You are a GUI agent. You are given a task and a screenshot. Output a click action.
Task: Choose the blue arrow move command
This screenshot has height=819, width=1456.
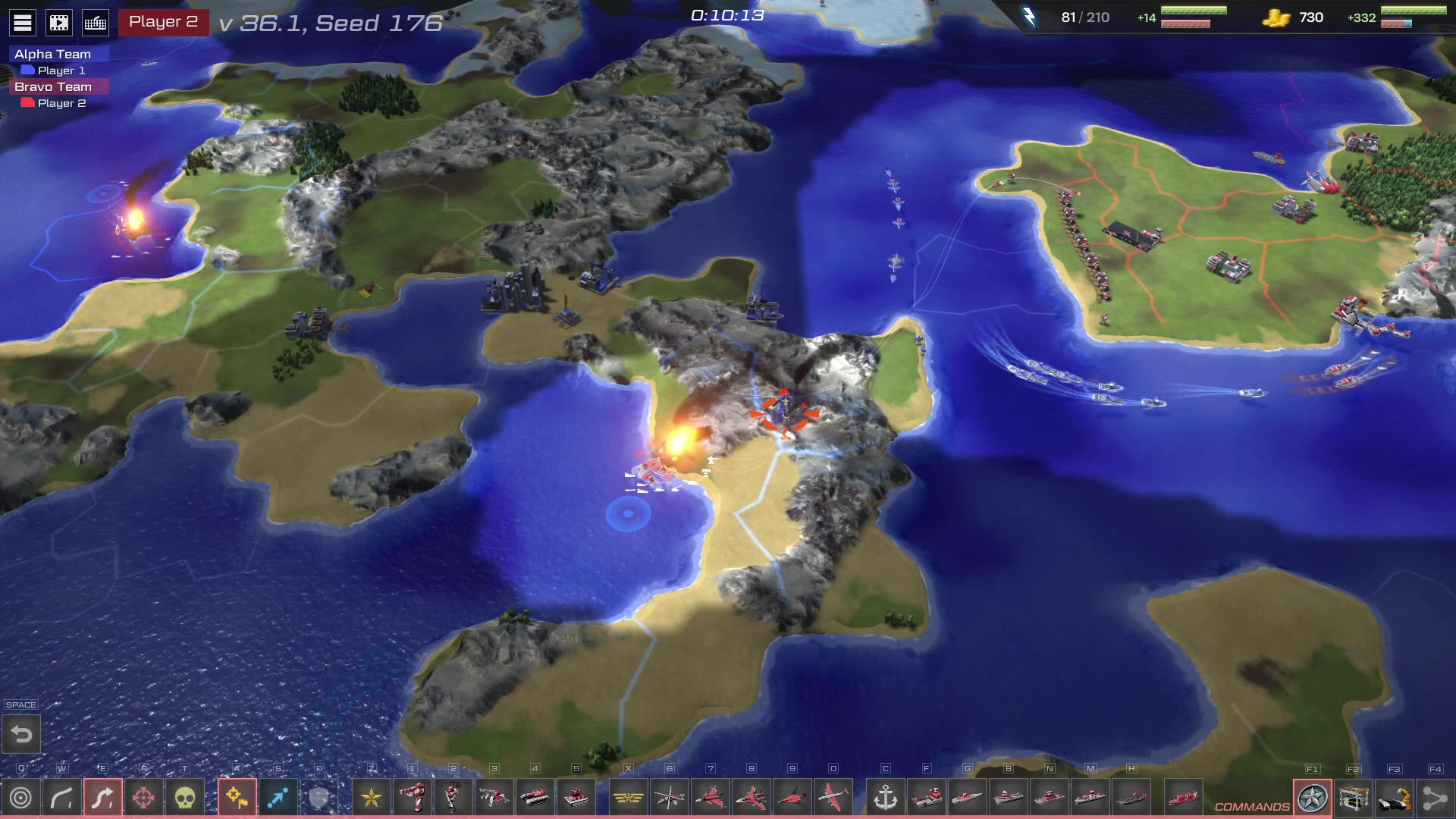click(278, 798)
